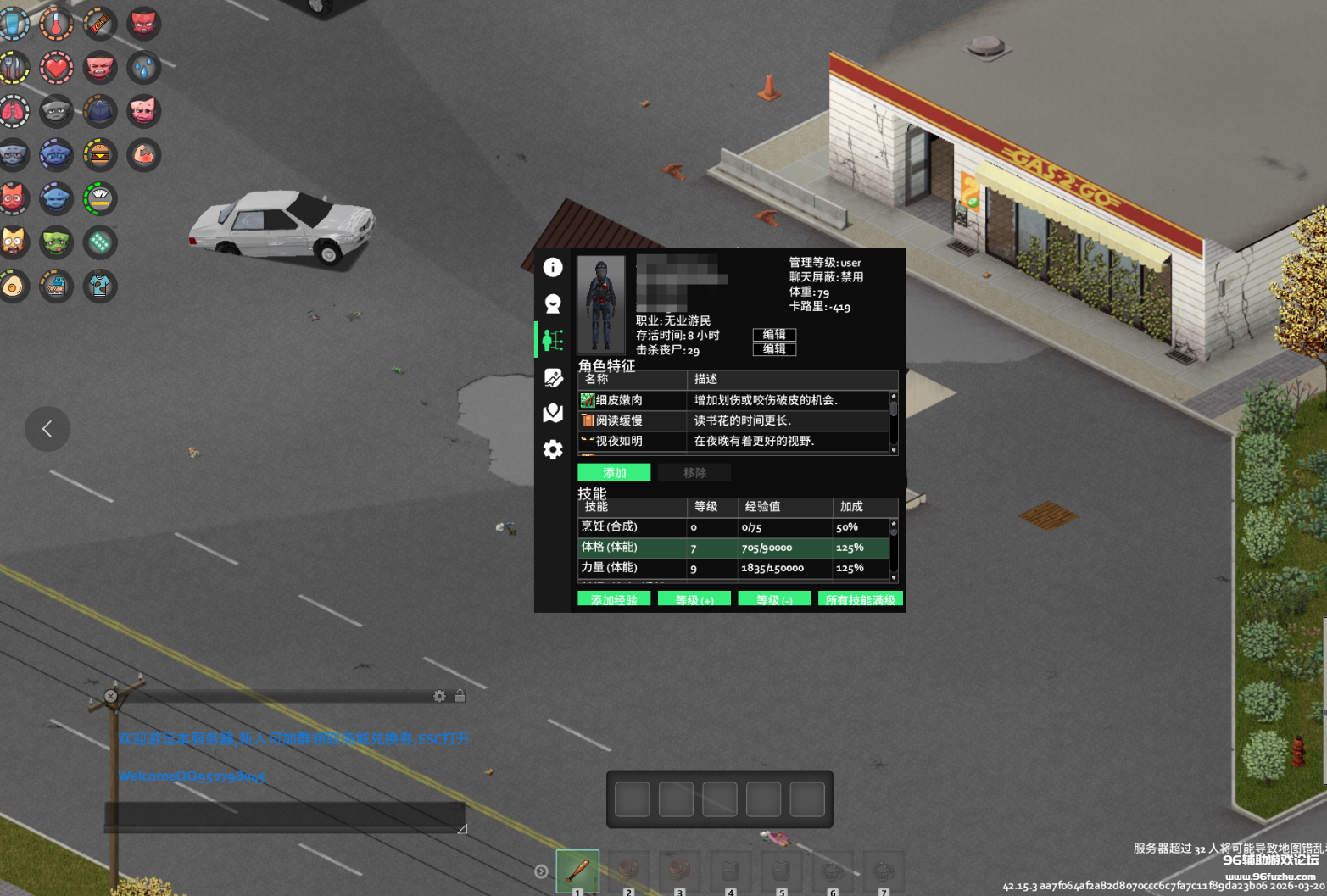Click the 添加 button to add a trait
The width and height of the screenshot is (1327, 896).
click(x=613, y=472)
